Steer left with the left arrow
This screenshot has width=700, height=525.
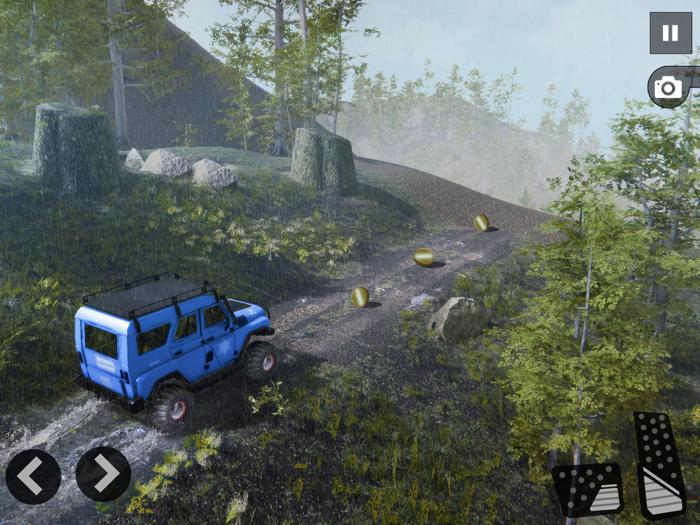point(33,475)
